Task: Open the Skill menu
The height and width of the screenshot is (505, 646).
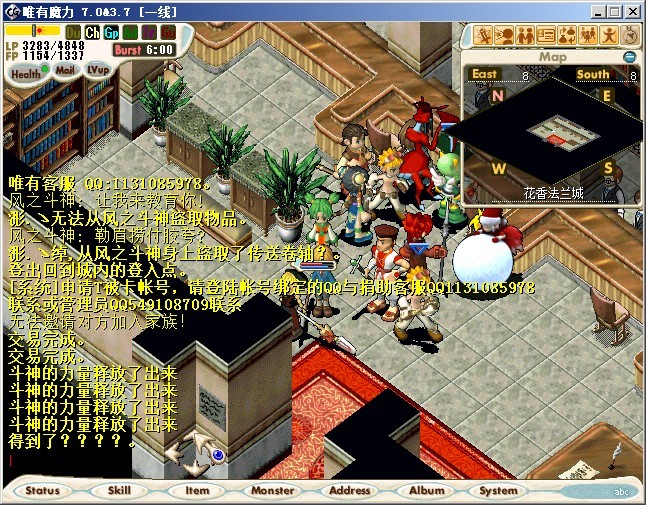Action: 120,490
